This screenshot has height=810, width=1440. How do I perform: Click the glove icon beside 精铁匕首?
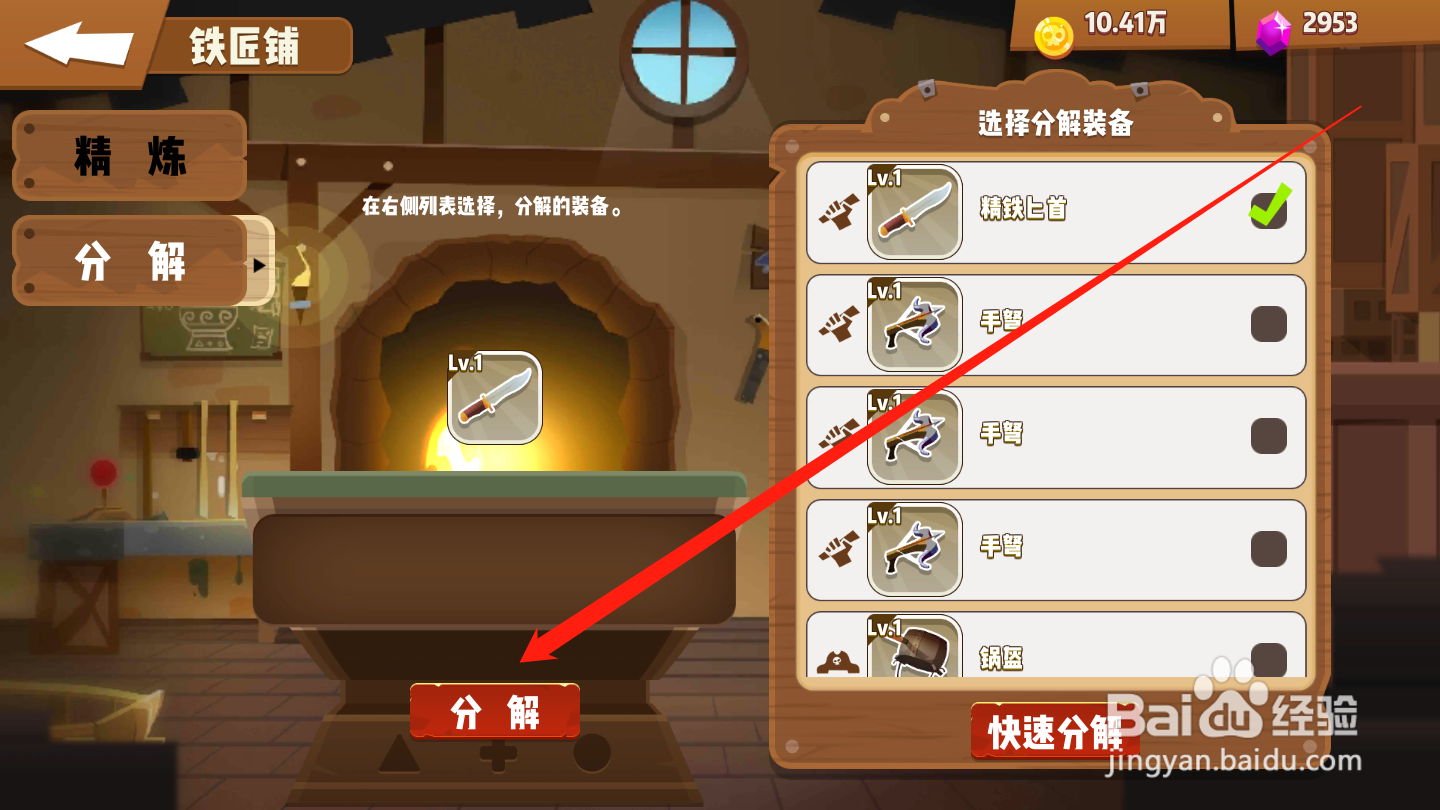[x=840, y=213]
